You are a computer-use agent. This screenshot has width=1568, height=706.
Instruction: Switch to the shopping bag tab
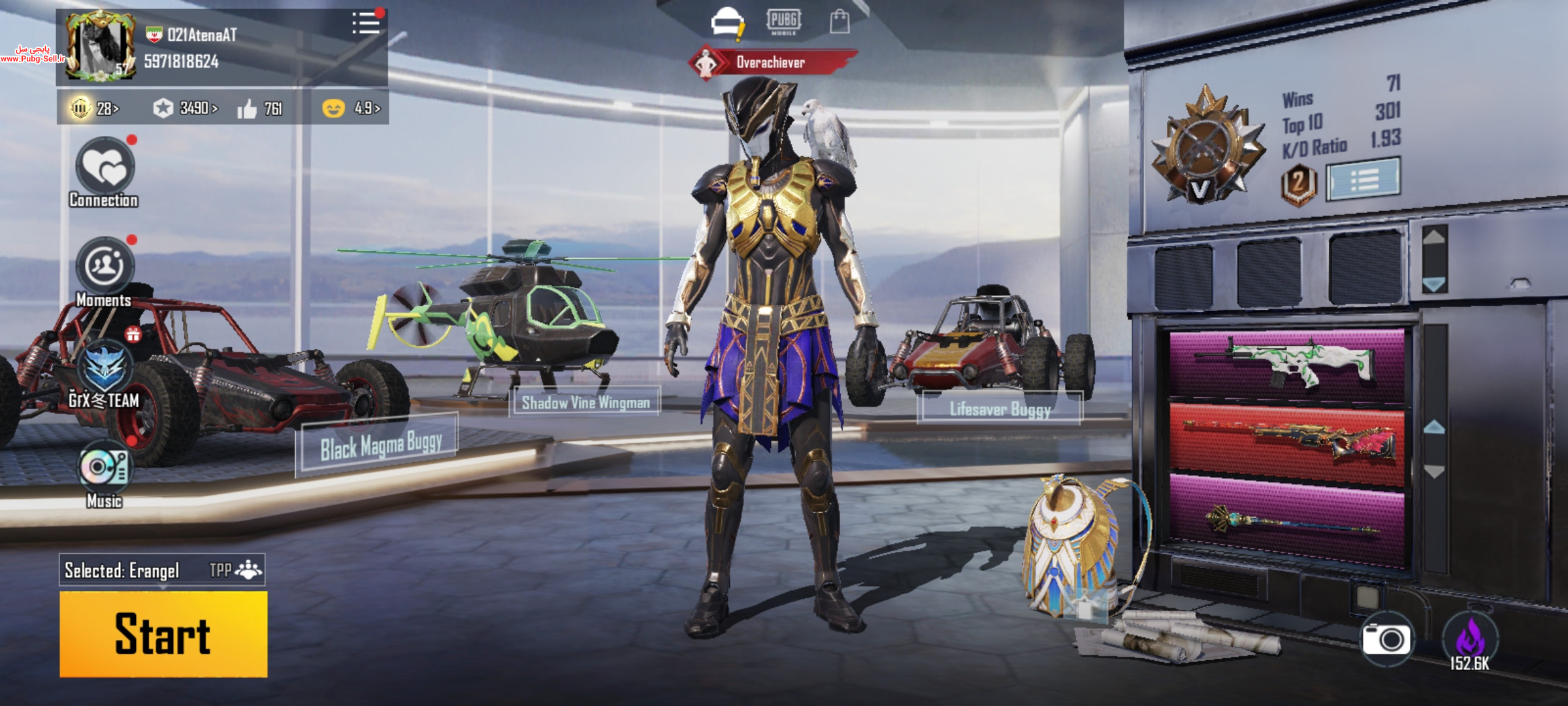(x=839, y=22)
